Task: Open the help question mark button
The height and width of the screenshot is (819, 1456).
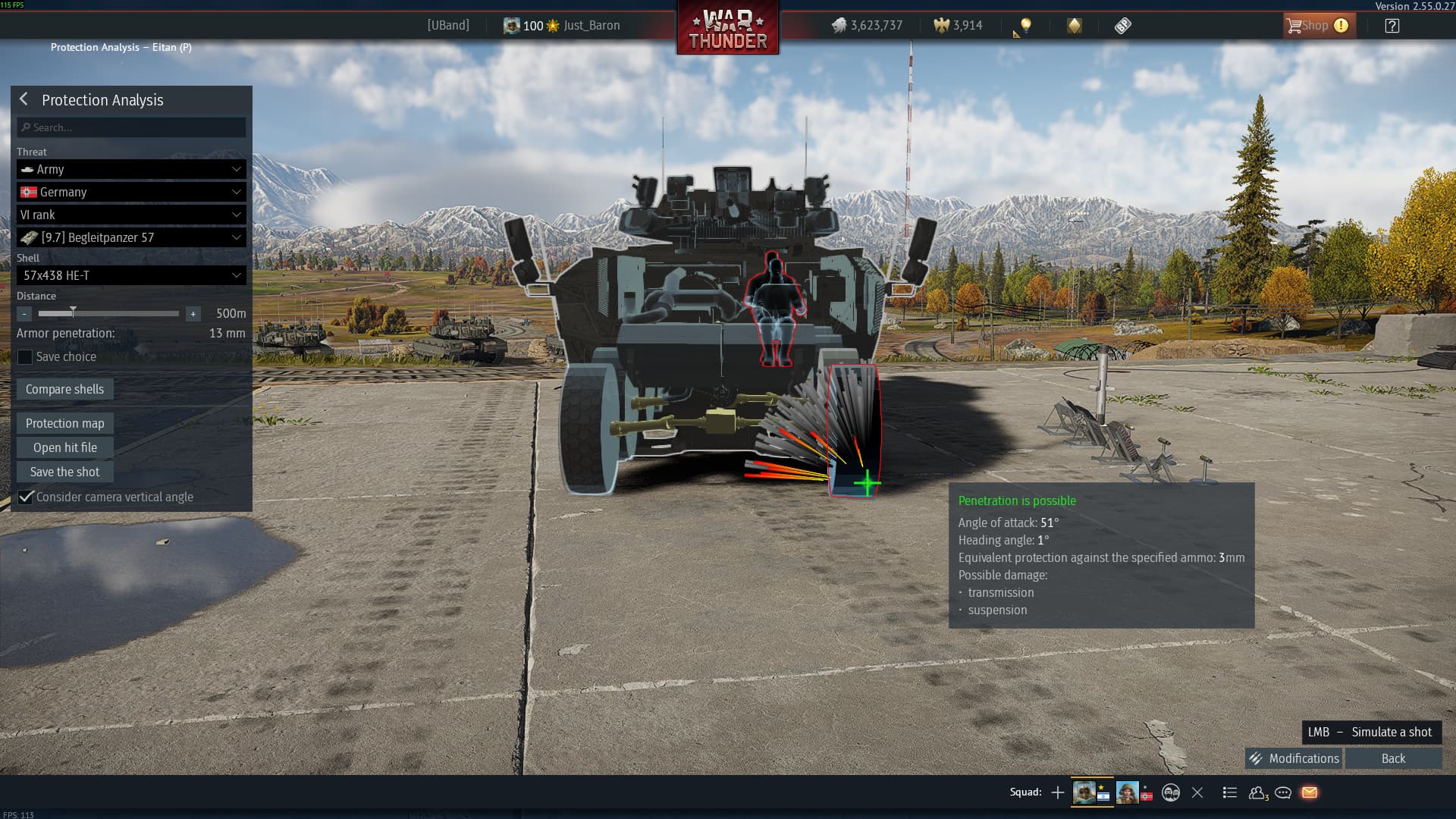Action: click(1392, 26)
